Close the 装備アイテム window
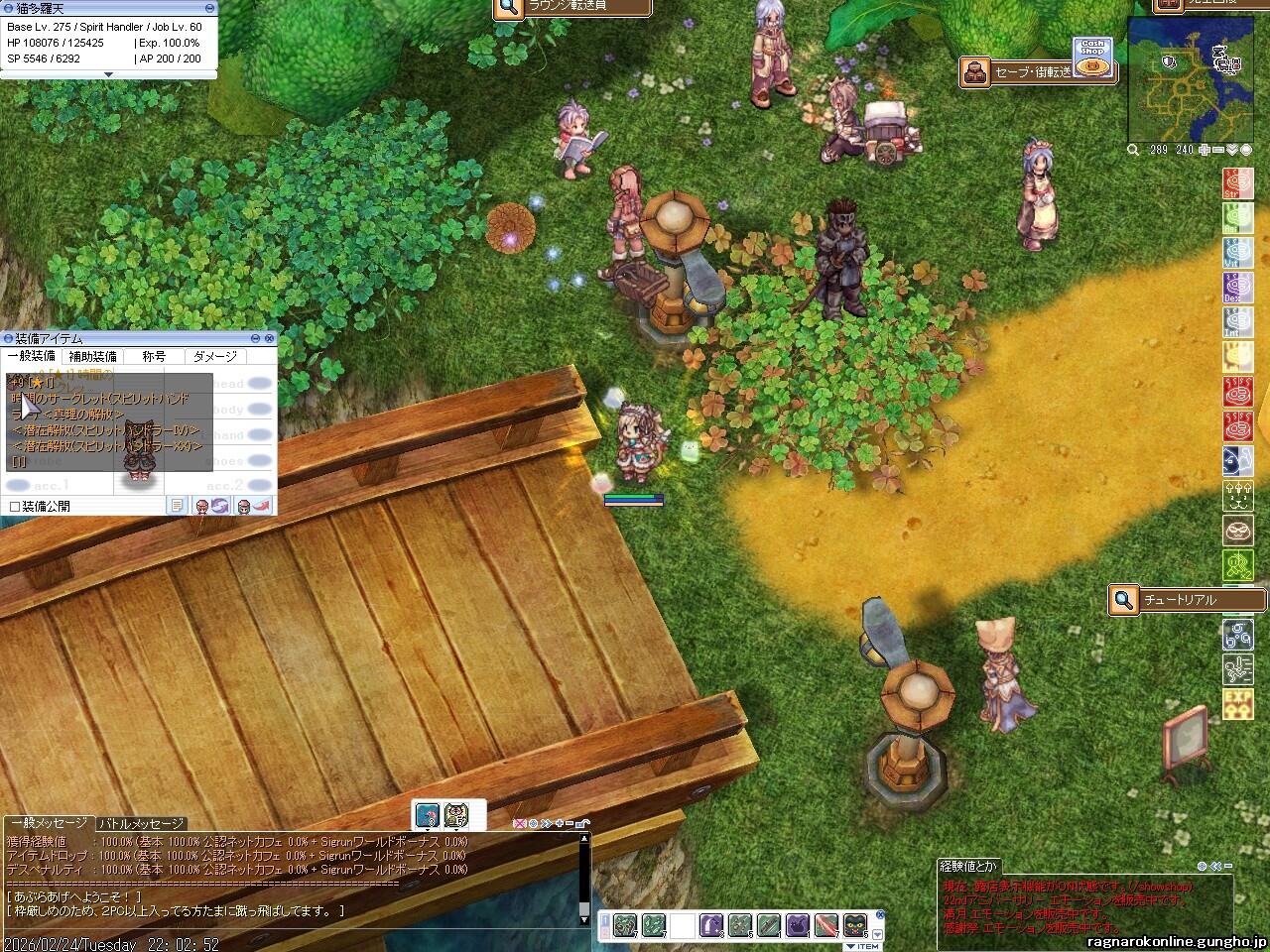Image resolution: width=1270 pixels, height=952 pixels. tap(269, 339)
